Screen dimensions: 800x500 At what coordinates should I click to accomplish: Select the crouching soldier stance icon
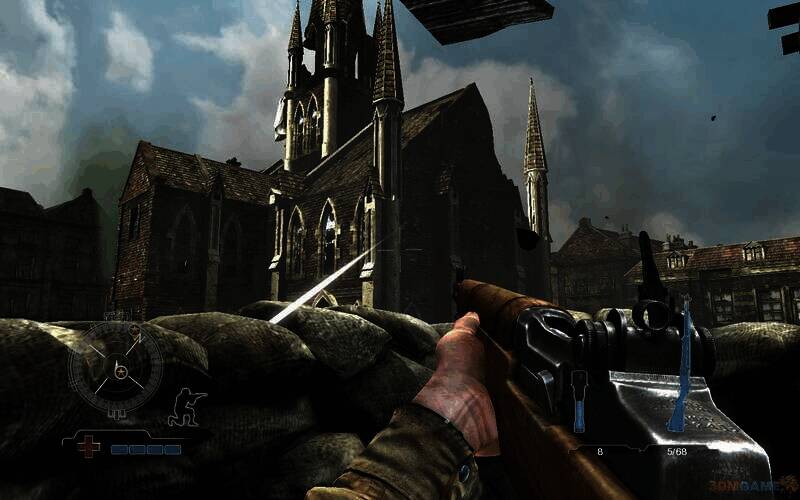point(188,407)
